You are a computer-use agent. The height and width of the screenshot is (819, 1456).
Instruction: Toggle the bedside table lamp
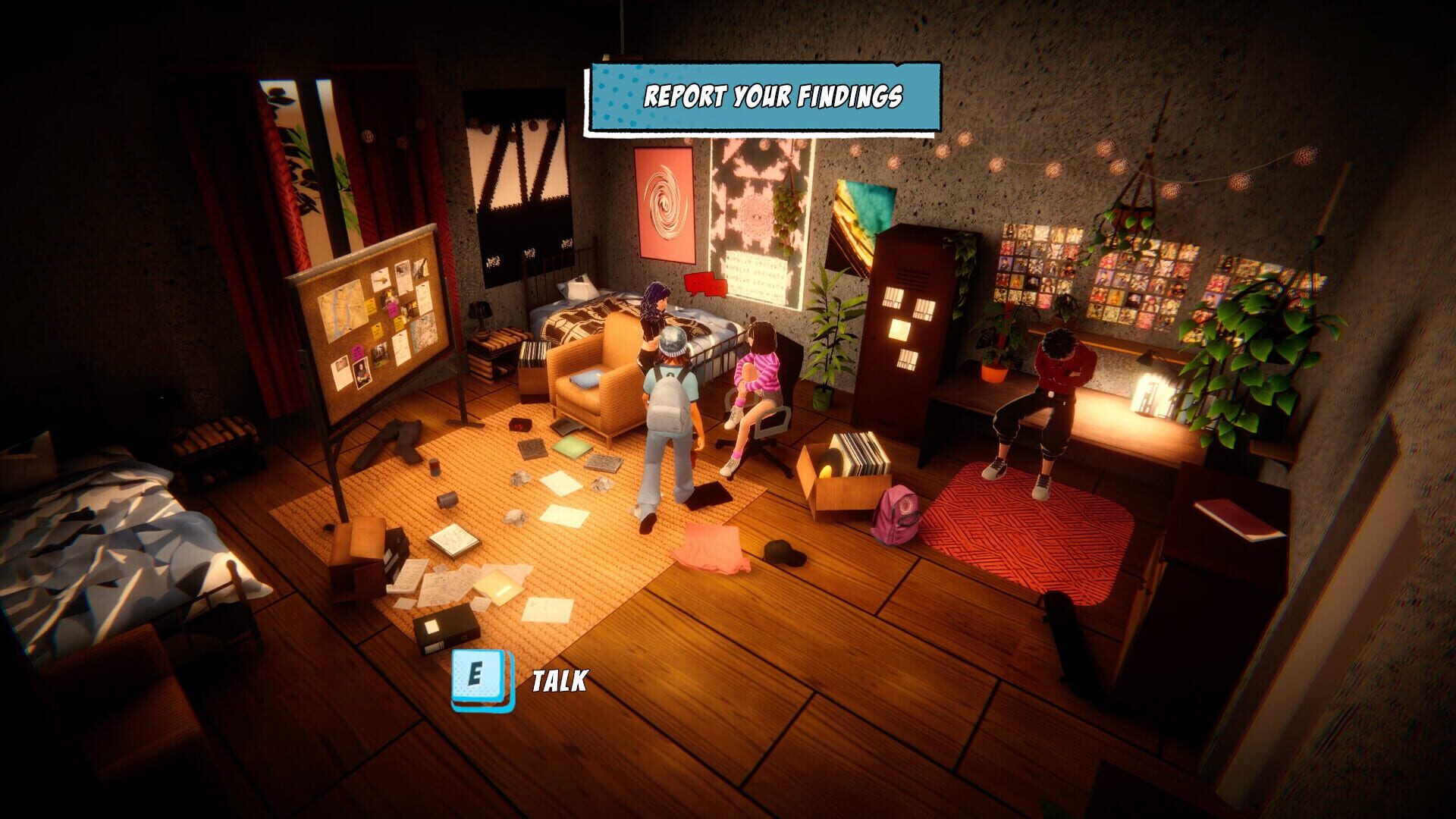[479, 312]
